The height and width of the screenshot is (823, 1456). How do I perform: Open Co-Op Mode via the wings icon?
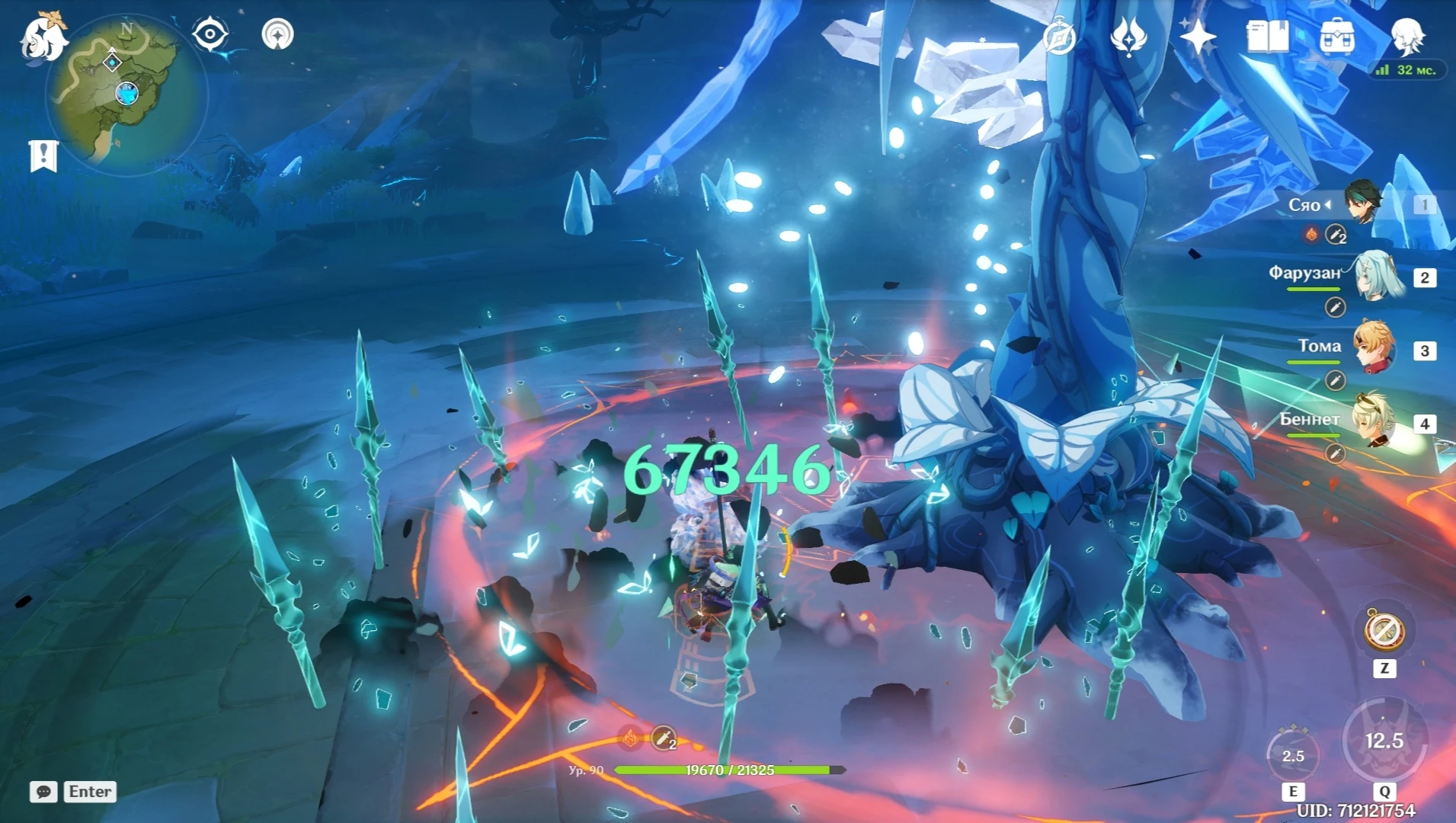click(1127, 36)
